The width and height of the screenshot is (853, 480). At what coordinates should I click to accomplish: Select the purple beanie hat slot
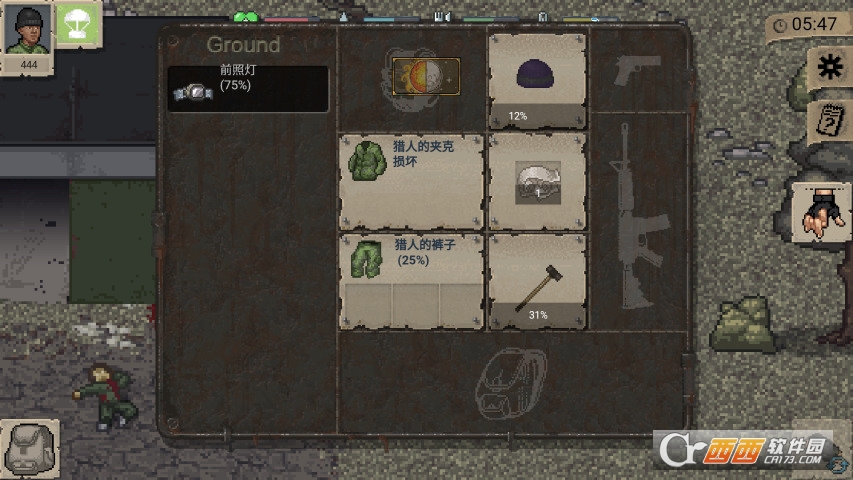[537, 80]
